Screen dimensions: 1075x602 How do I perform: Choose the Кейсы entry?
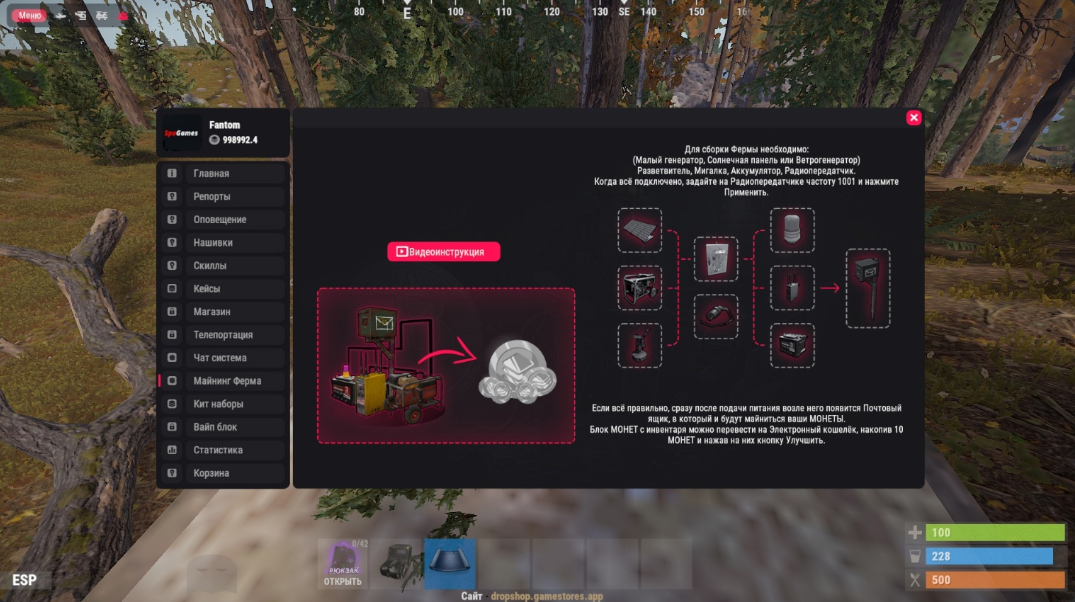(223, 289)
